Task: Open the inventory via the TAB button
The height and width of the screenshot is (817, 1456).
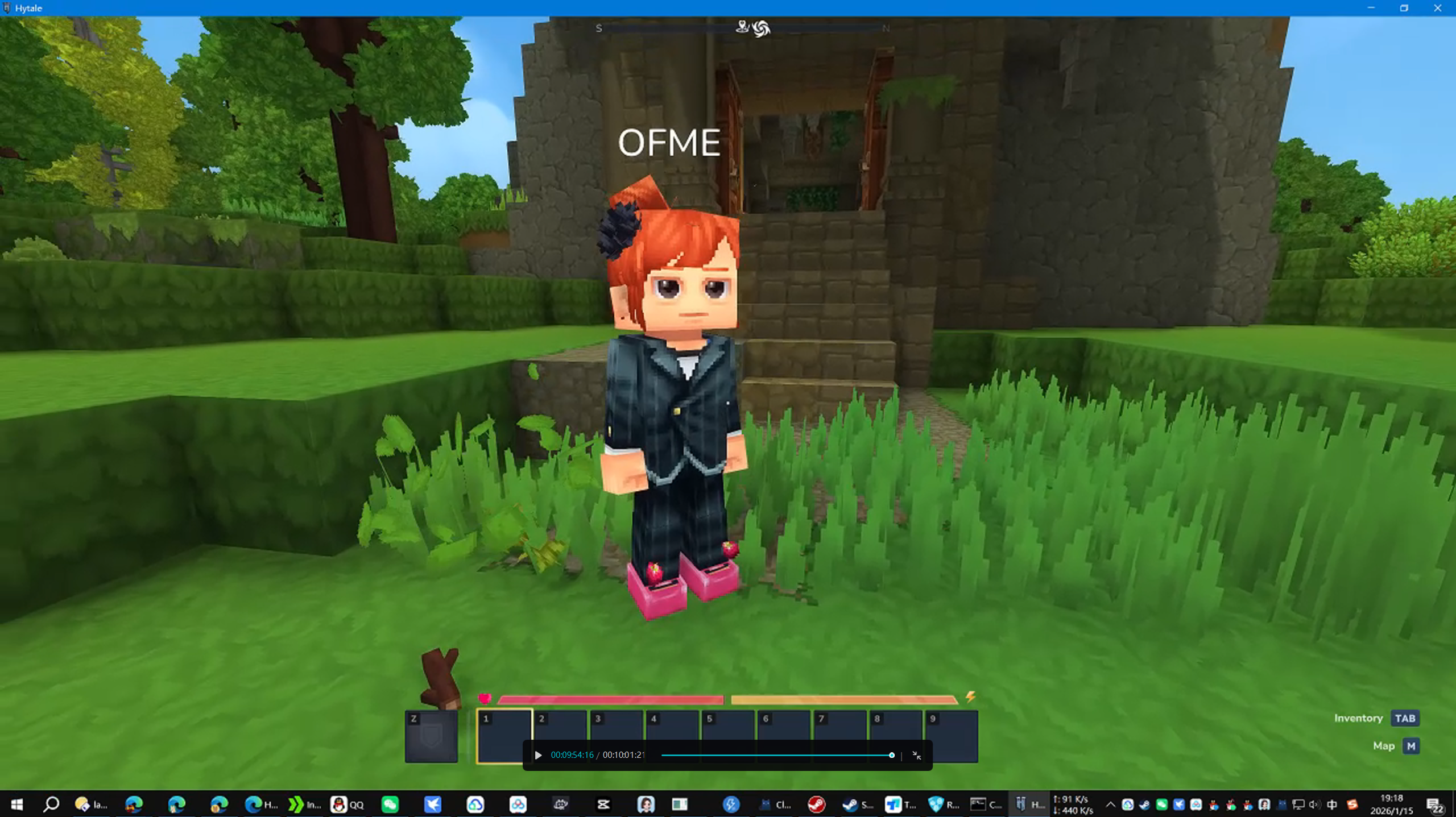Action: (x=1404, y=718)
